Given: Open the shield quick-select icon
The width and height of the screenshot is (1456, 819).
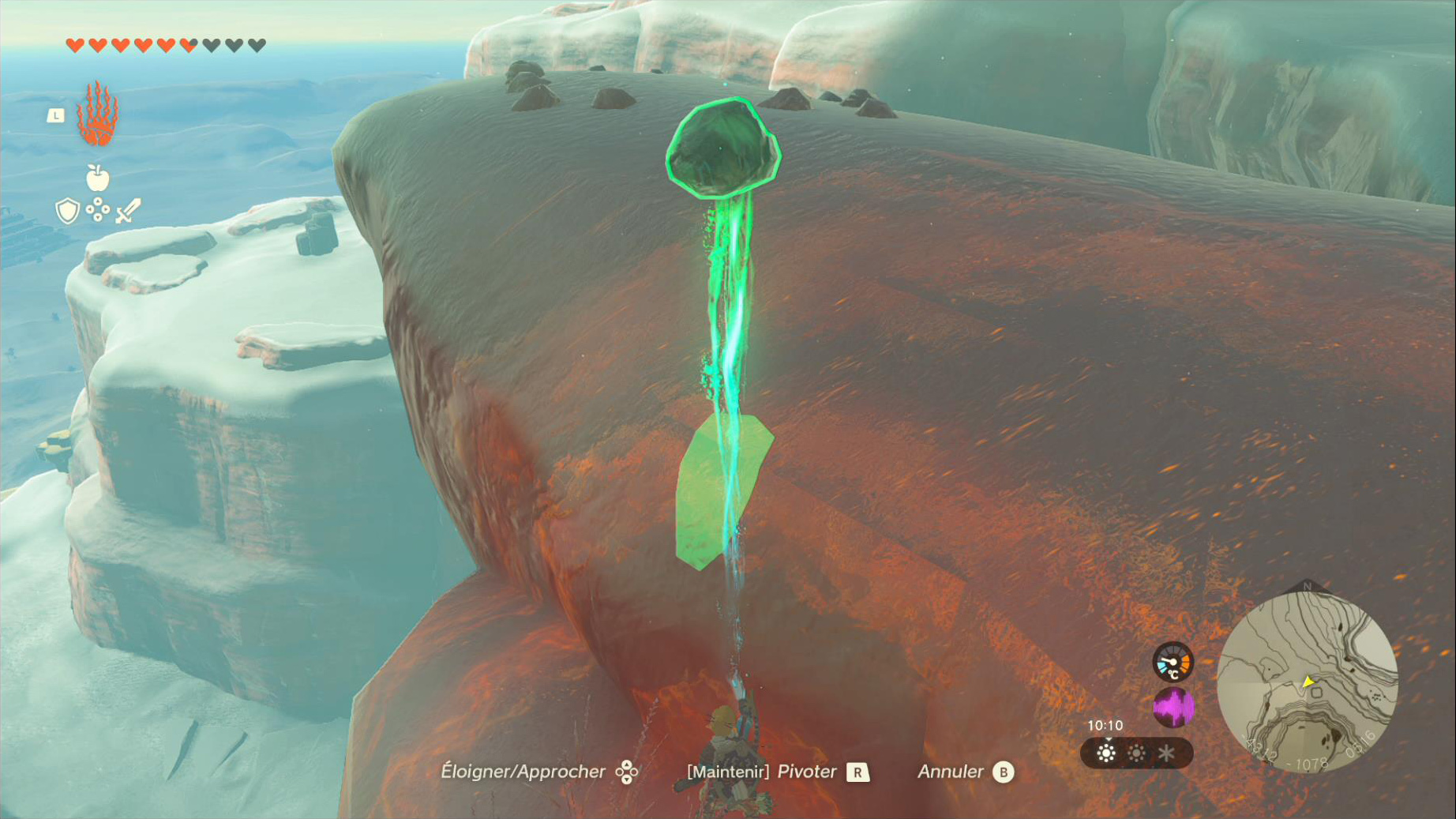Looking at the screenshot, I should pos(68,211).
